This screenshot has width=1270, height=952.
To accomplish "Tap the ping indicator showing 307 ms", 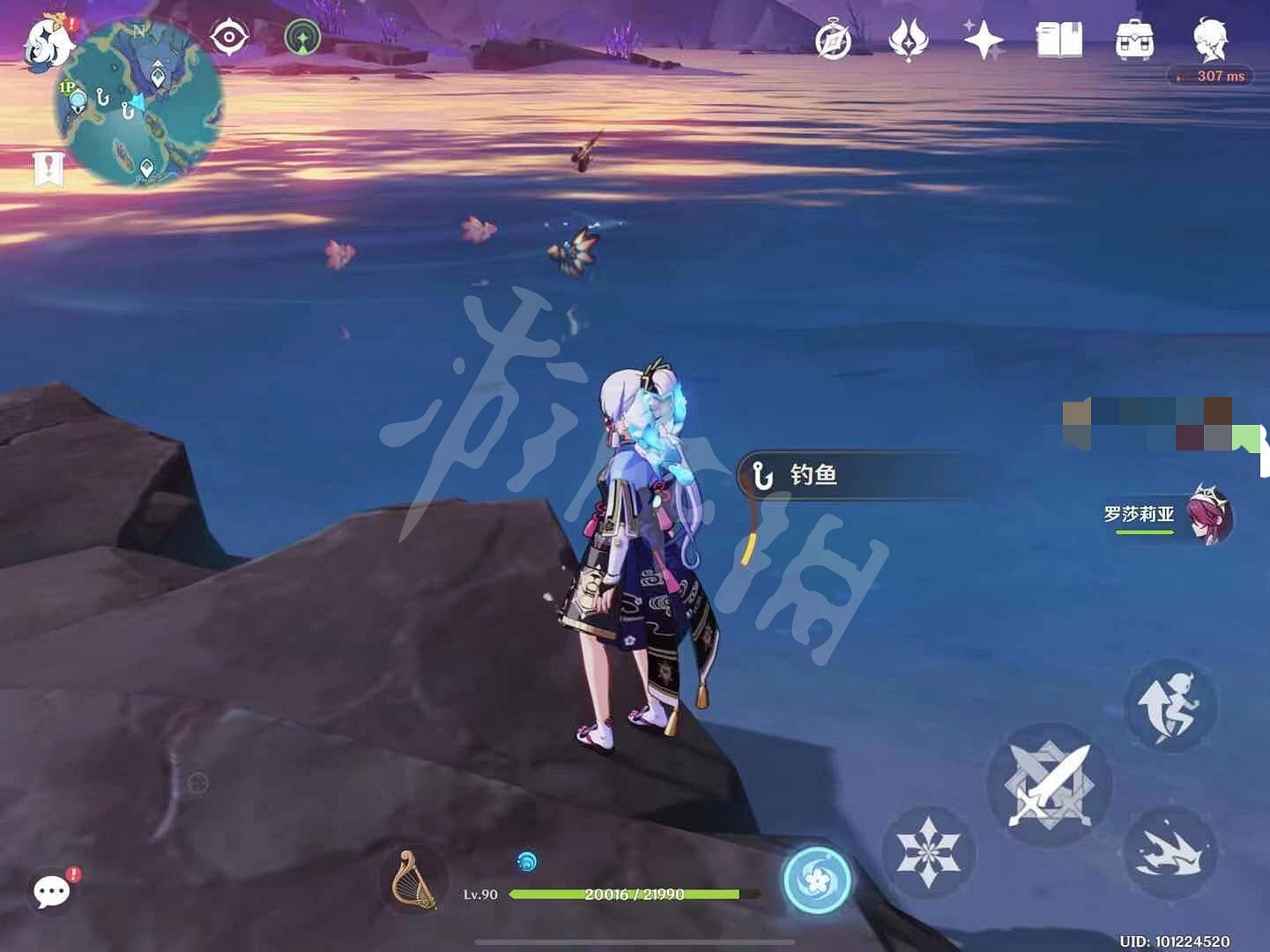I will point(1211,76).
